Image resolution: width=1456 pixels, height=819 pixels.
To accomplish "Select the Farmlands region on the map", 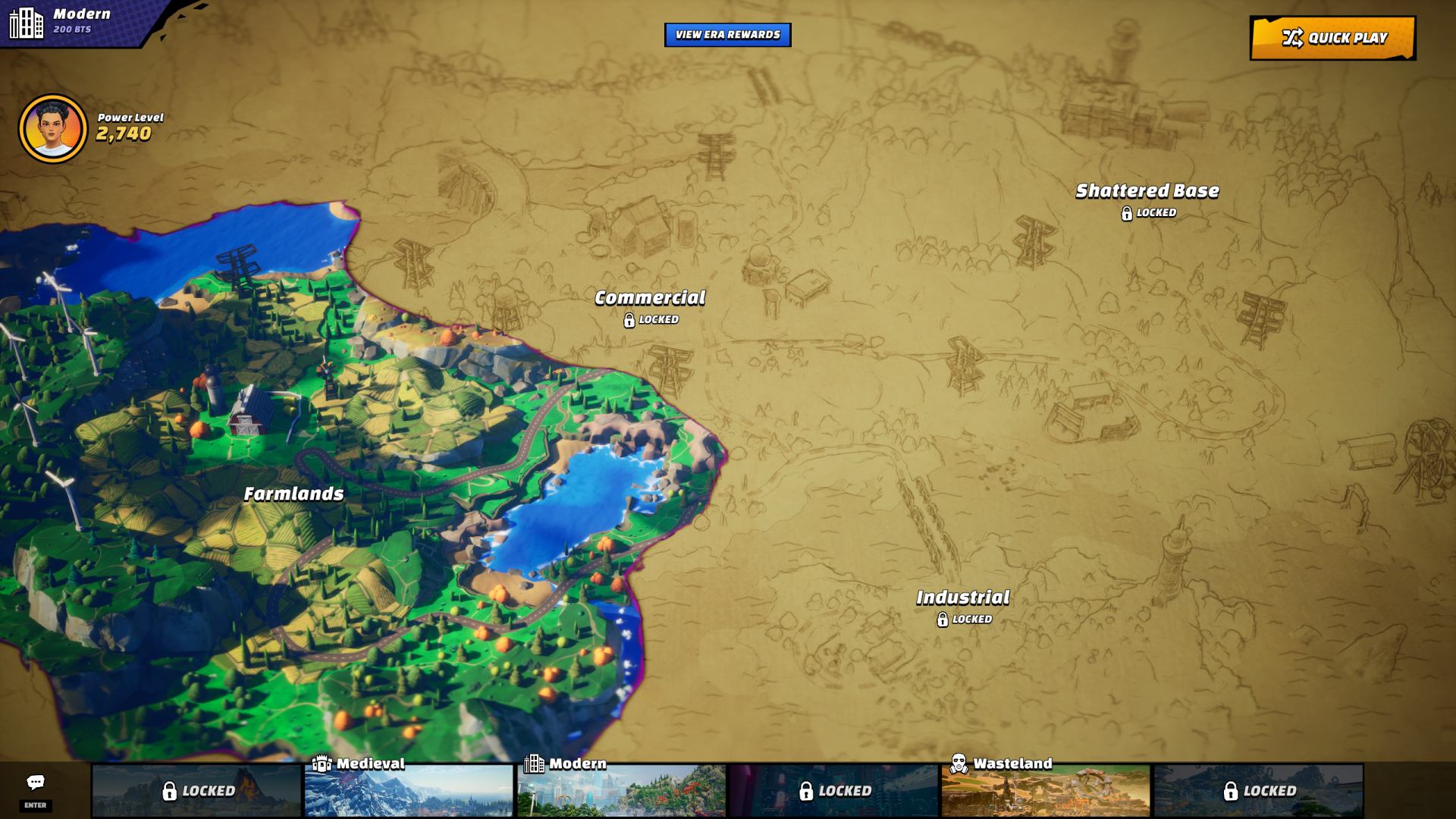I will pos(293,494).
